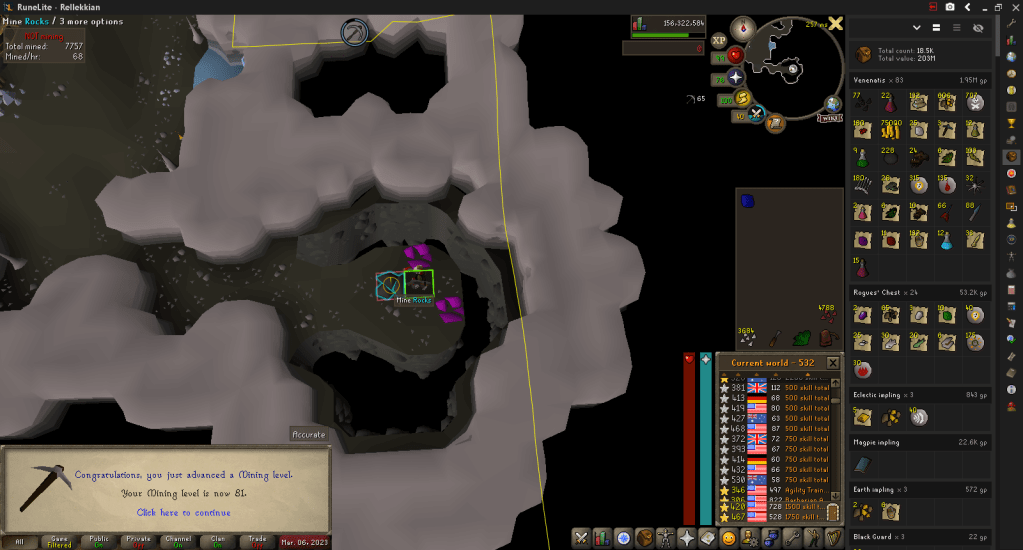
Task: Activate the quick-prayers orb
Action: pyautogui.click(x=737, y=77)
